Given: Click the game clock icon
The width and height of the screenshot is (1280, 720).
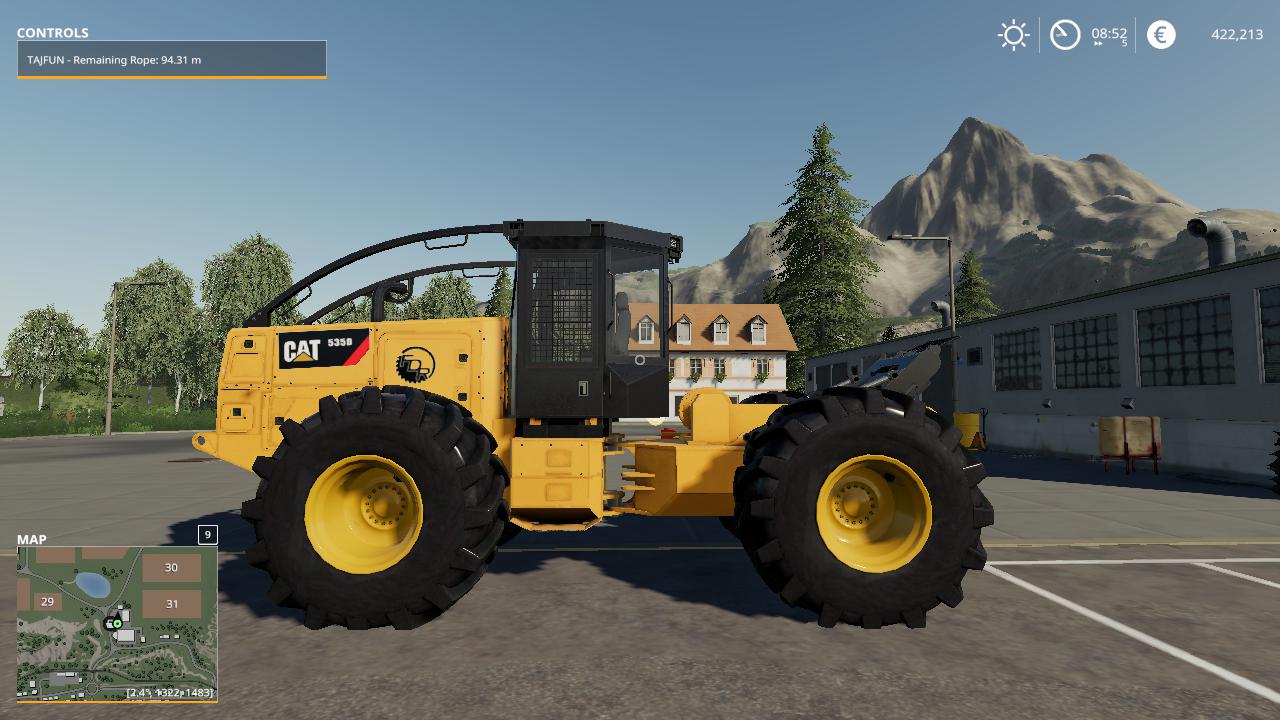Looking at the screenshot, I should [1065, 35].
